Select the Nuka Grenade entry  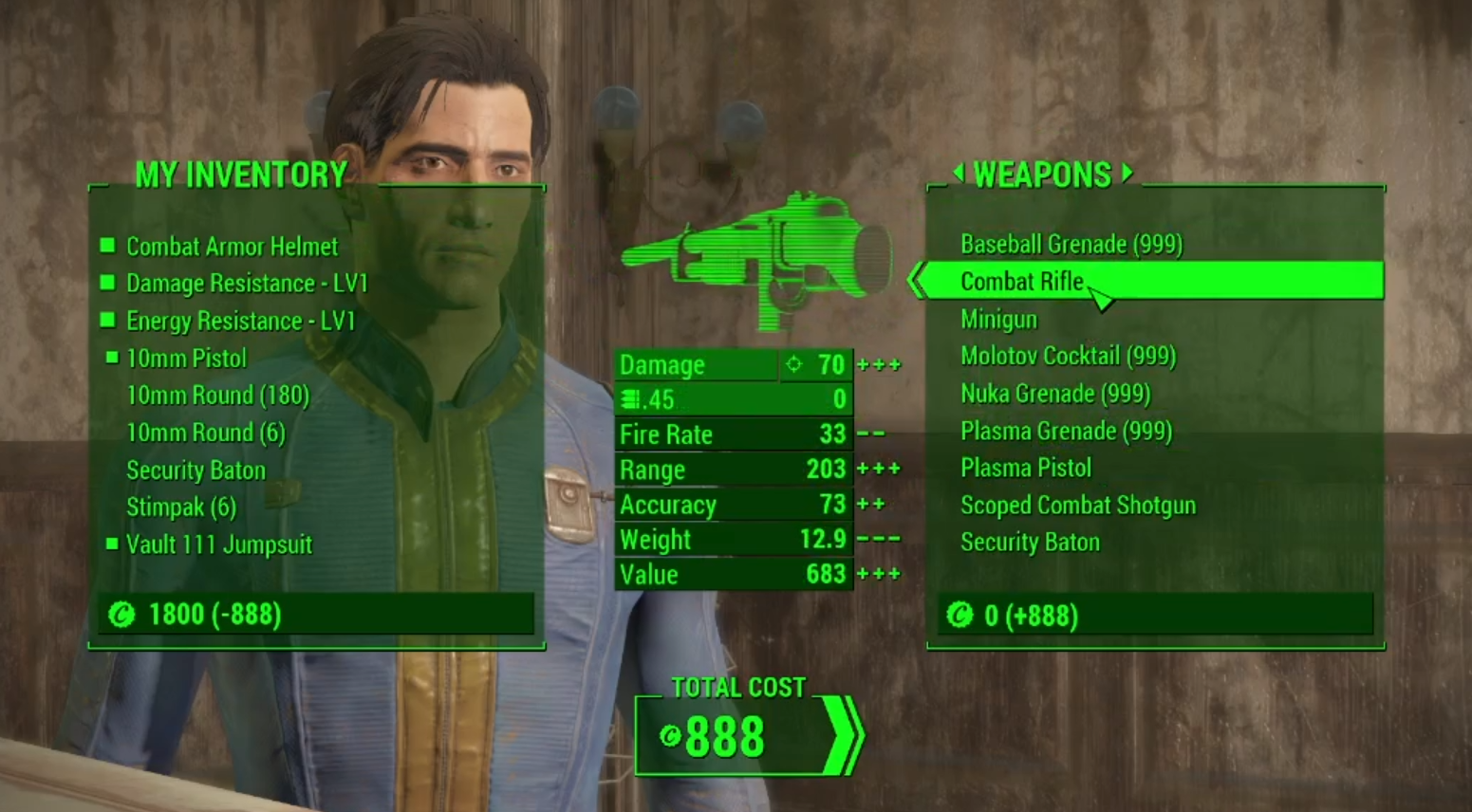click(1054, 394)
